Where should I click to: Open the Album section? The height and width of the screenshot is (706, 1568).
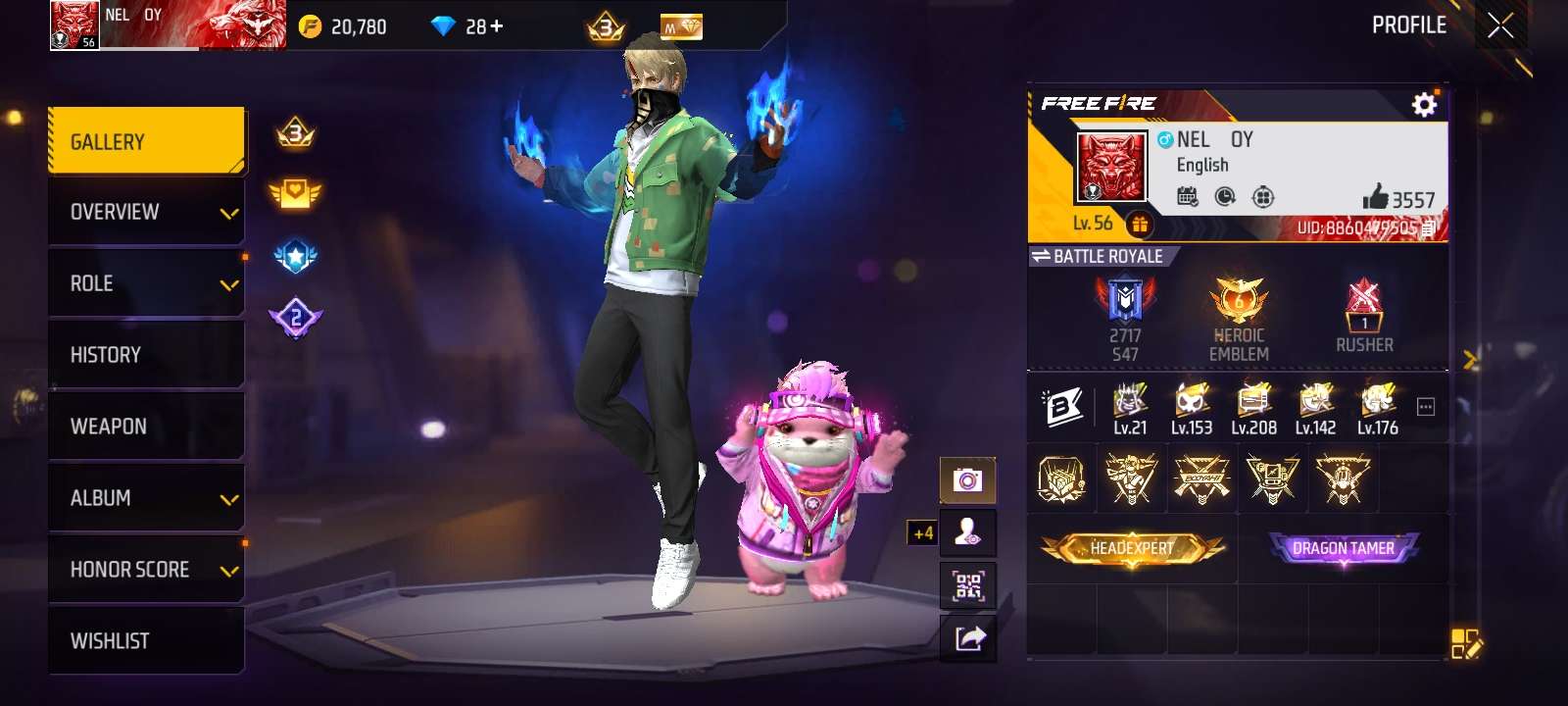coord(146,498)
